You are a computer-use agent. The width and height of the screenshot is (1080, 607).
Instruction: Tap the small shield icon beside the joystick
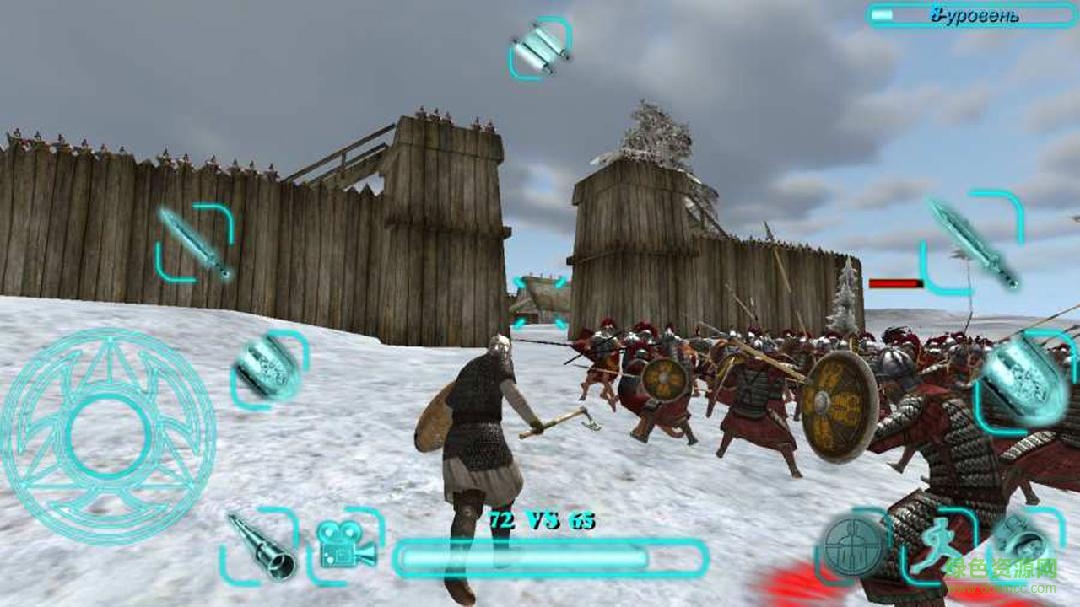pyautogui.click(x=269, y=369)
